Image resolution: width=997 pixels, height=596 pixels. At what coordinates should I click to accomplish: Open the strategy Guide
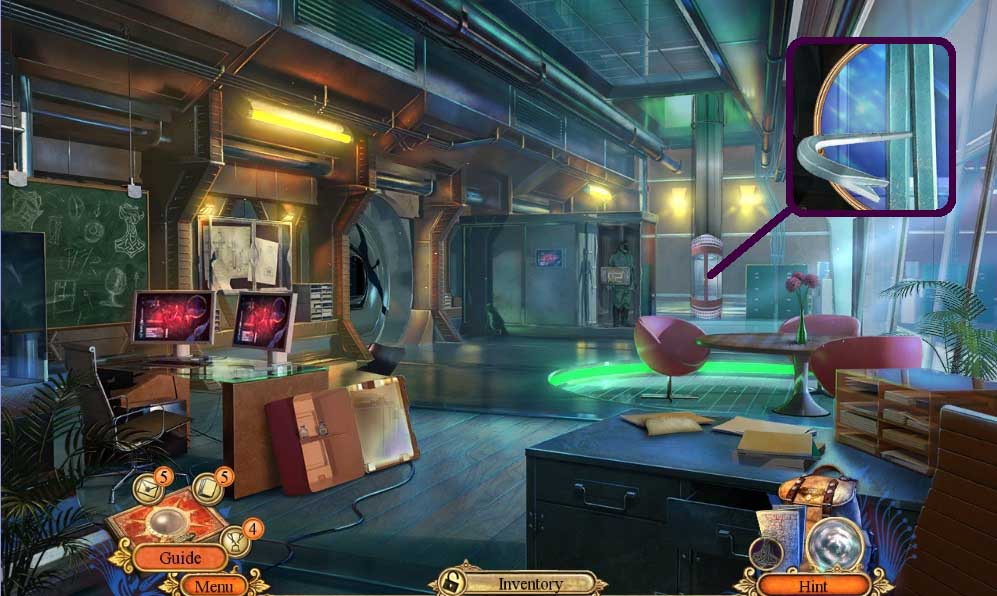coord(180,558)
